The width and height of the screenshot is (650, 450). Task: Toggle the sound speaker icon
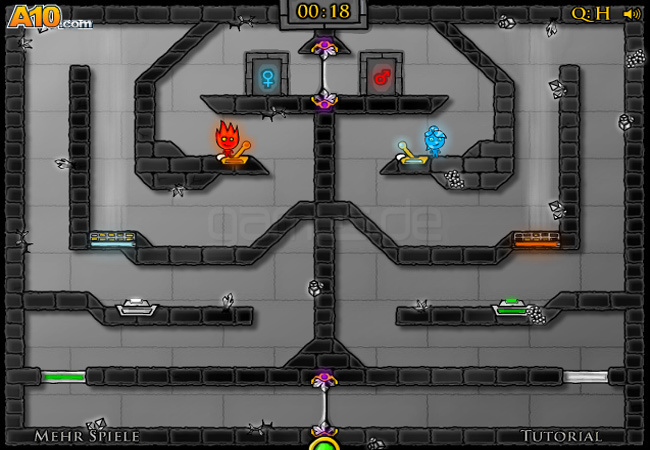click(x=631, y=14)
